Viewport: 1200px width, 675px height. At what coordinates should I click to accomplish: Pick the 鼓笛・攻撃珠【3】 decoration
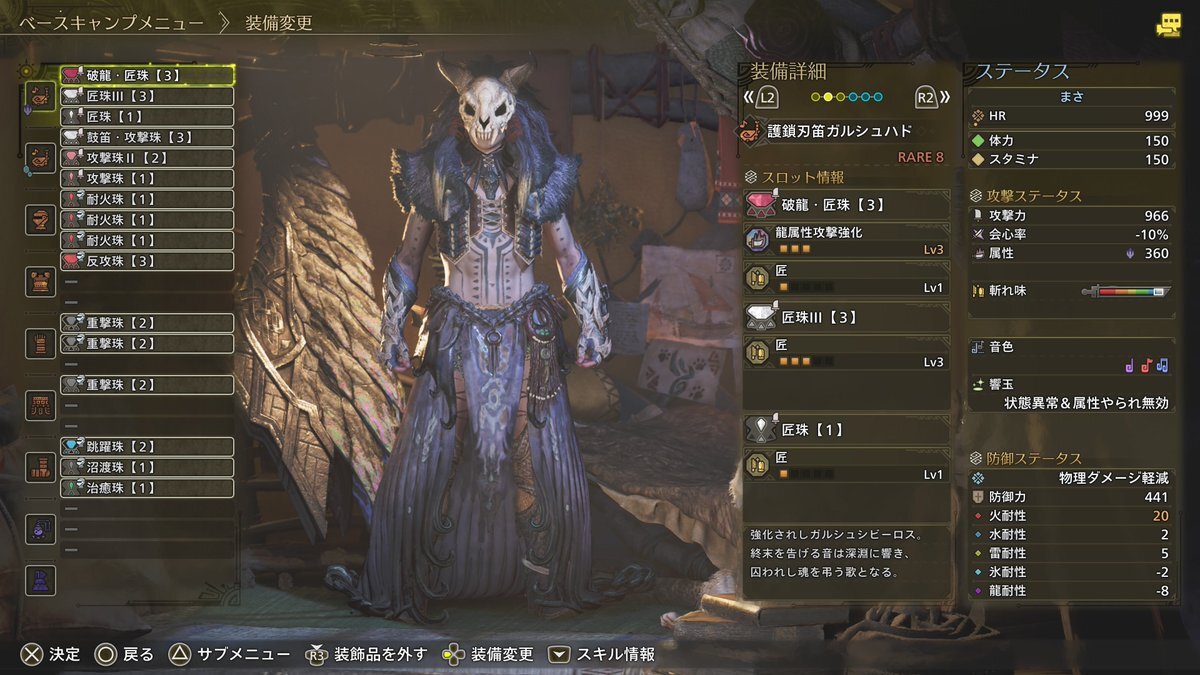click(147, 137)
